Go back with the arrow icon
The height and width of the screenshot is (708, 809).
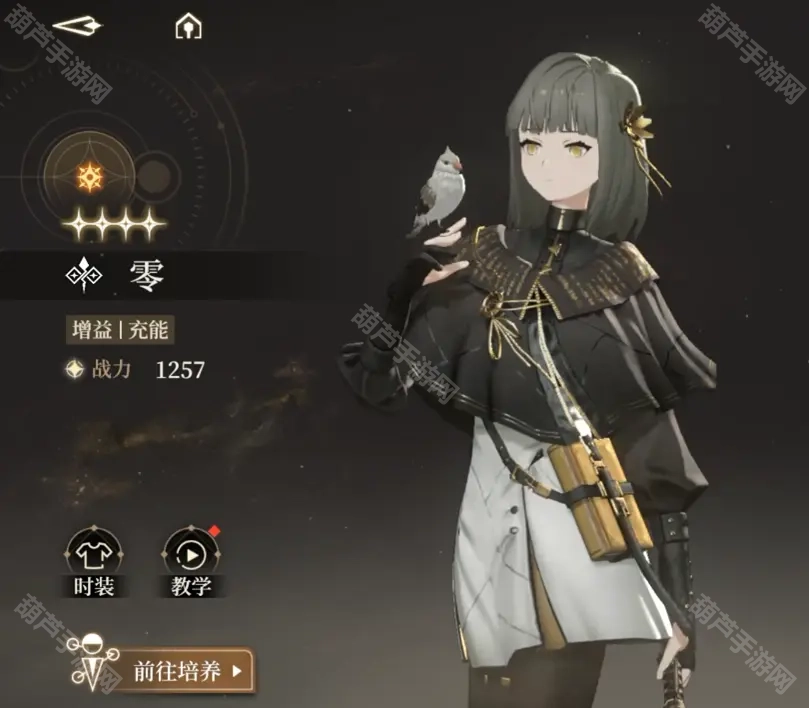[77, 26]
